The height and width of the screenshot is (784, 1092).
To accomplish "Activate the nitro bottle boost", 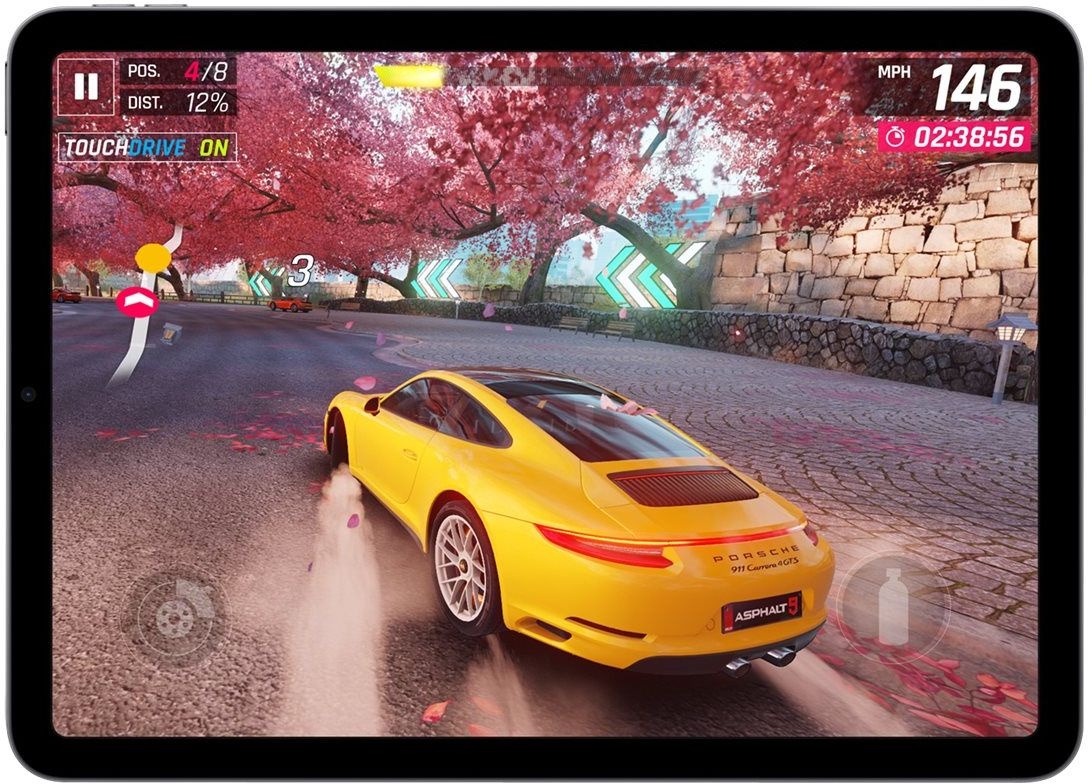I will 892,606.
